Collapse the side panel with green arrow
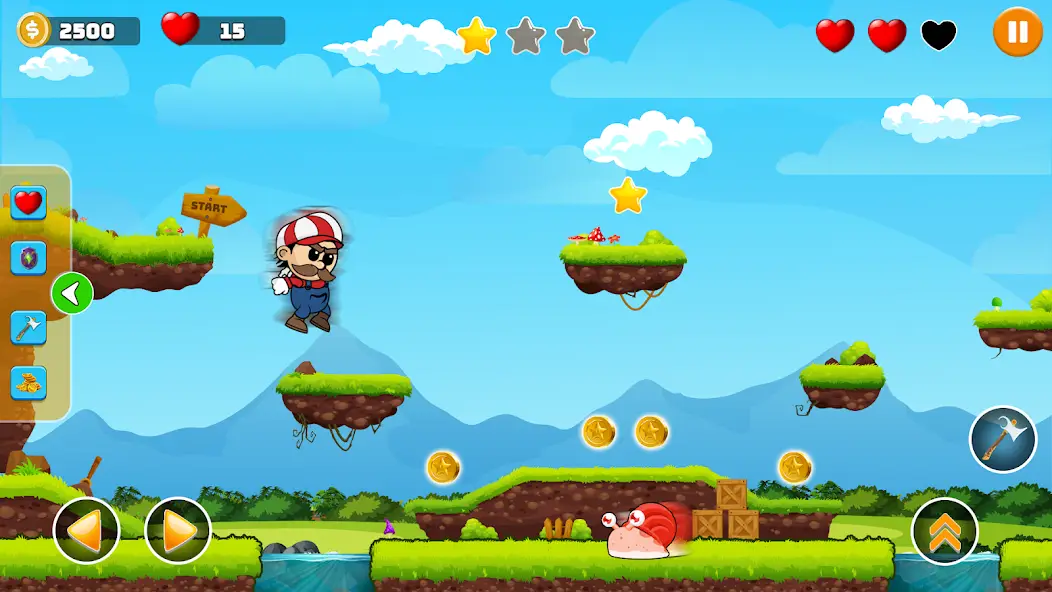The width and height of the screenshot is (1052, 592). click(x=72, y=293)
